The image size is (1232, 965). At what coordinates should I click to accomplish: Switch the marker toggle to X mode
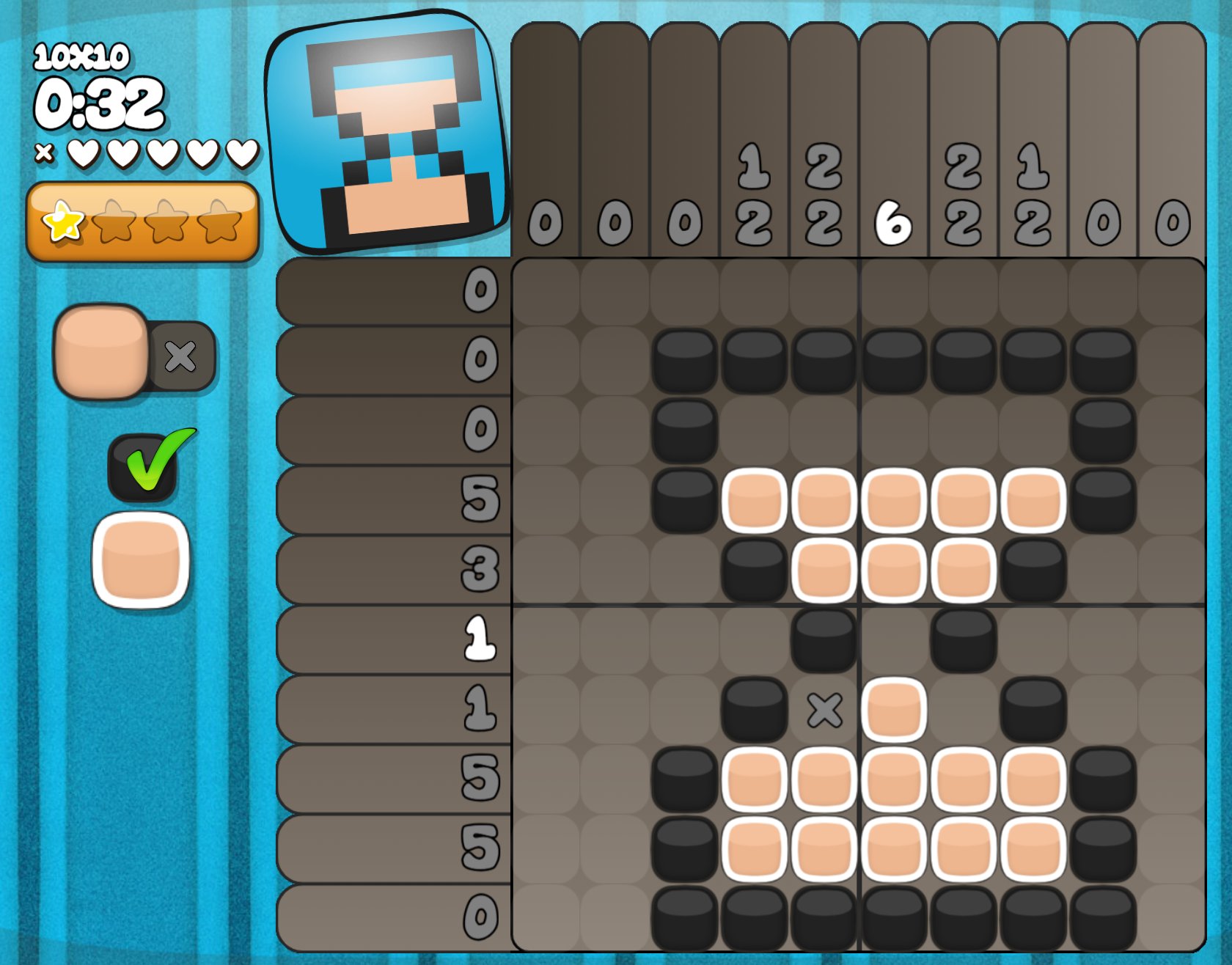click(181, 356)
